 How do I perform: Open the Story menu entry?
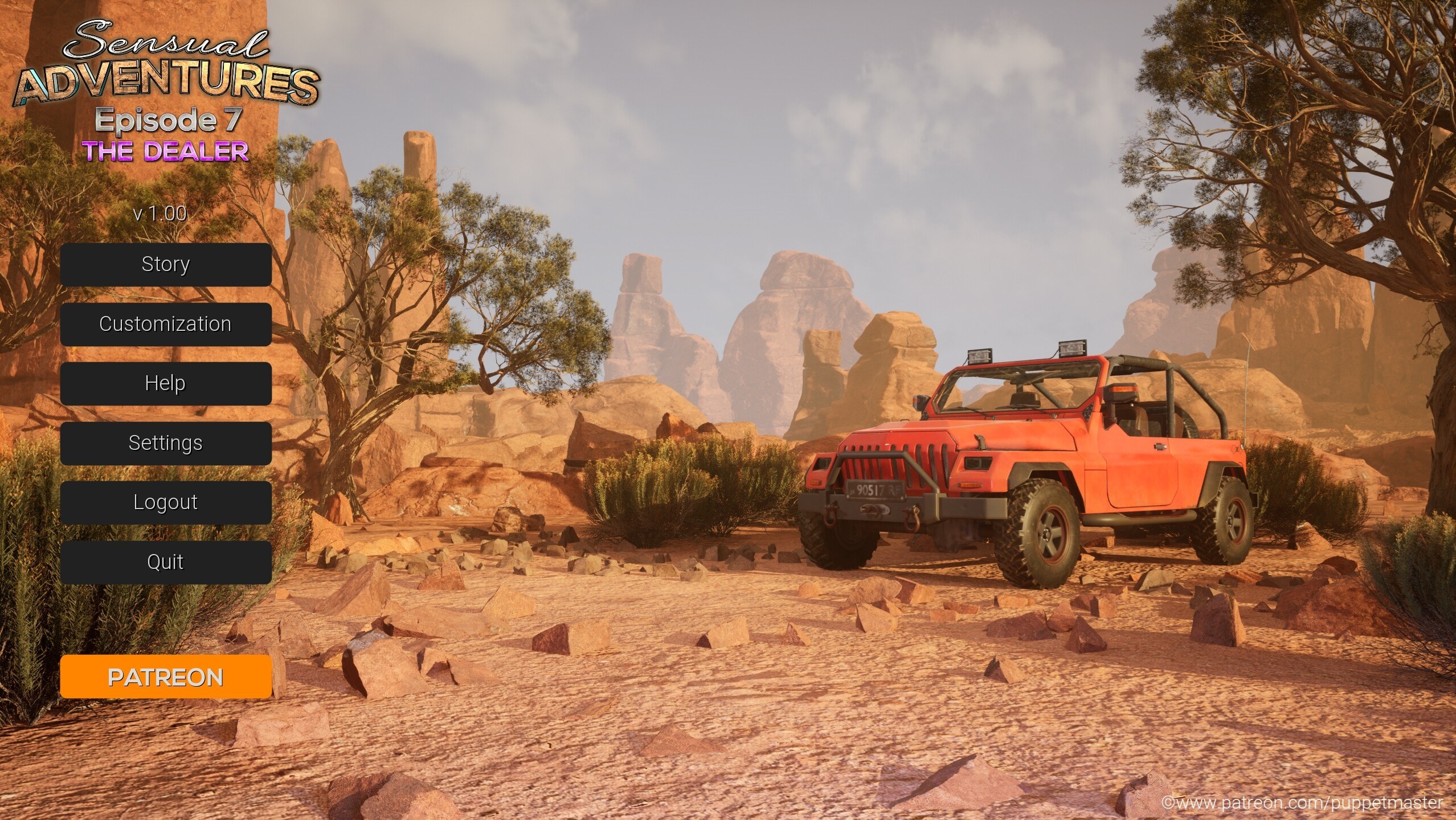[x=166, y=265]
